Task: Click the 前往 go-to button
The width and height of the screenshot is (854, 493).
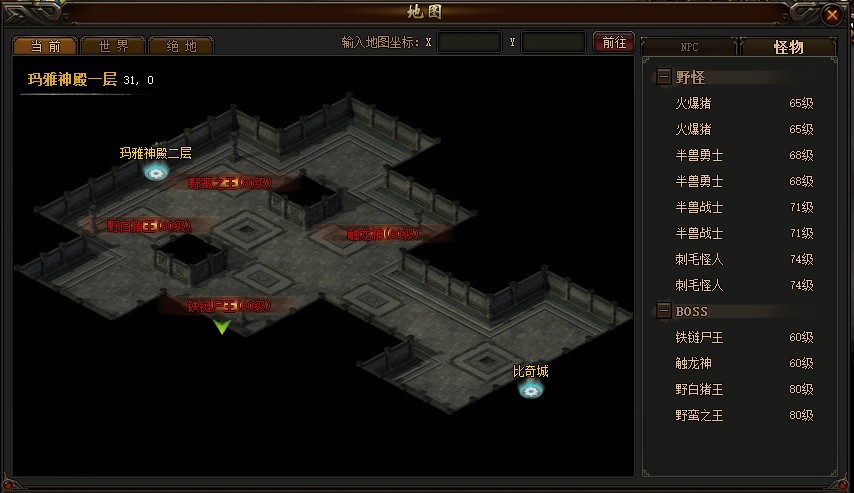Action: (614, 42)
